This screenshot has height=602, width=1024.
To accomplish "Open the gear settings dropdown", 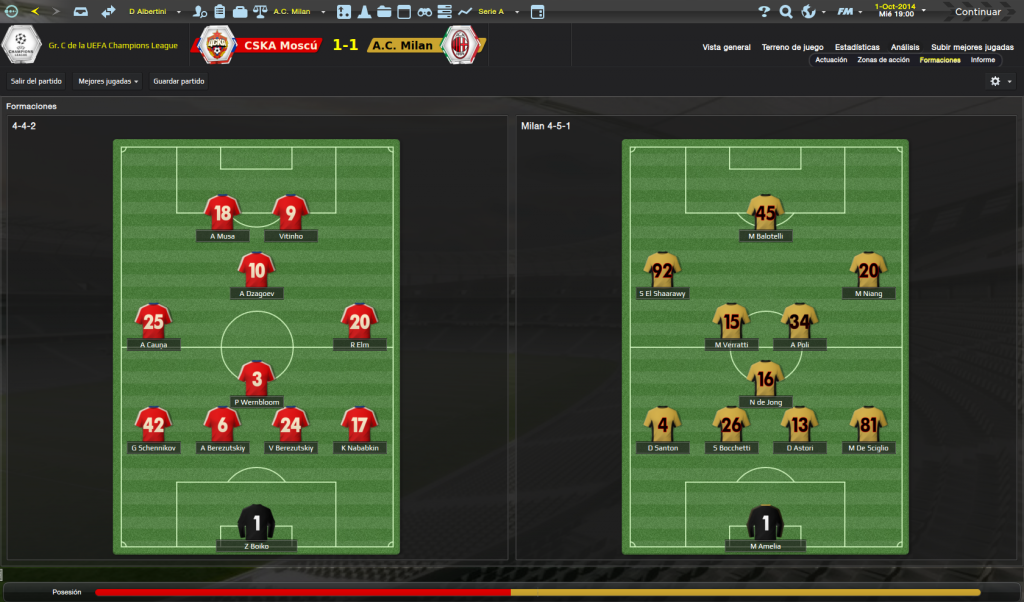I will coord(1000,81).
